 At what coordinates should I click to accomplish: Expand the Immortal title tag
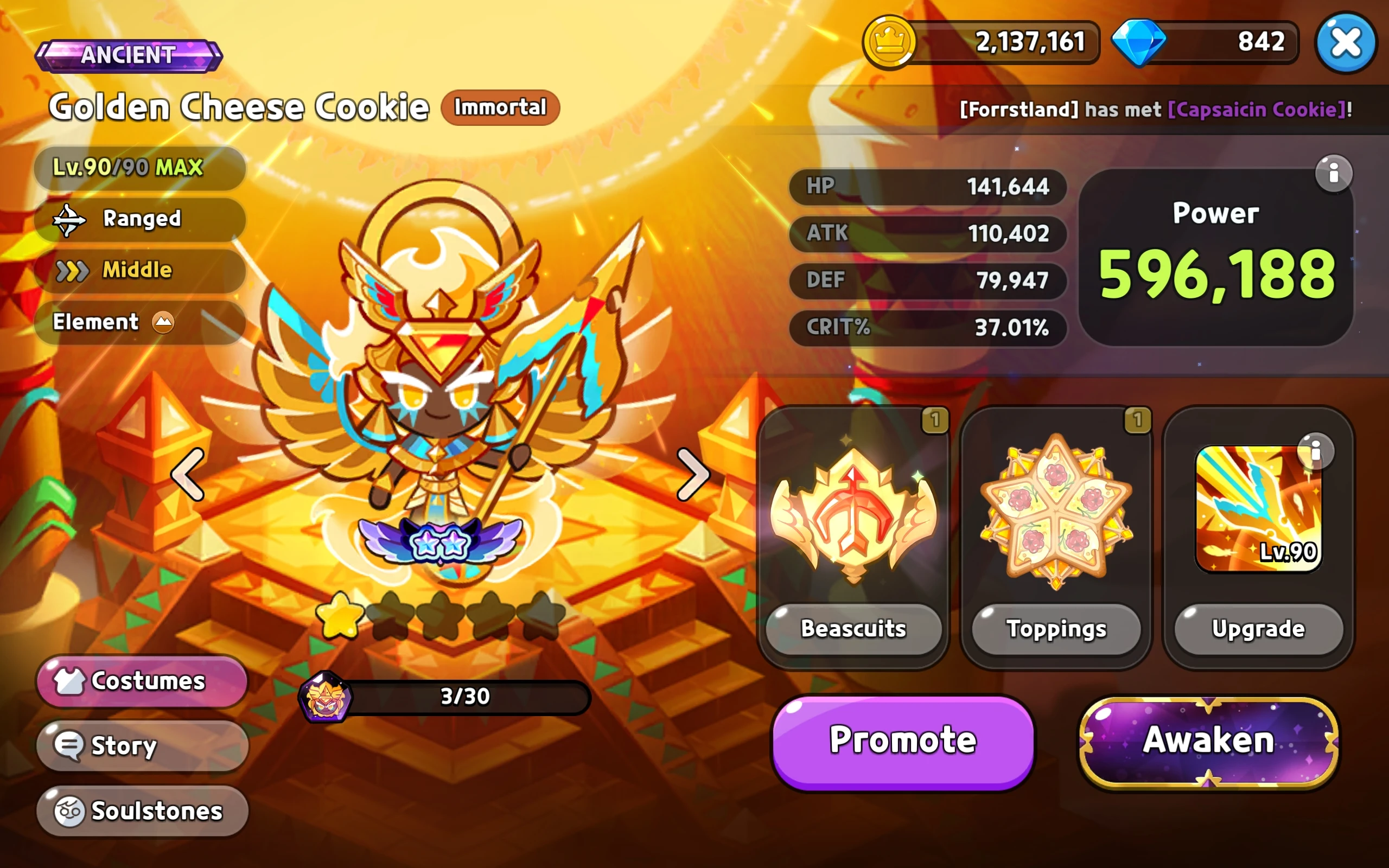[x=499, y=107]
